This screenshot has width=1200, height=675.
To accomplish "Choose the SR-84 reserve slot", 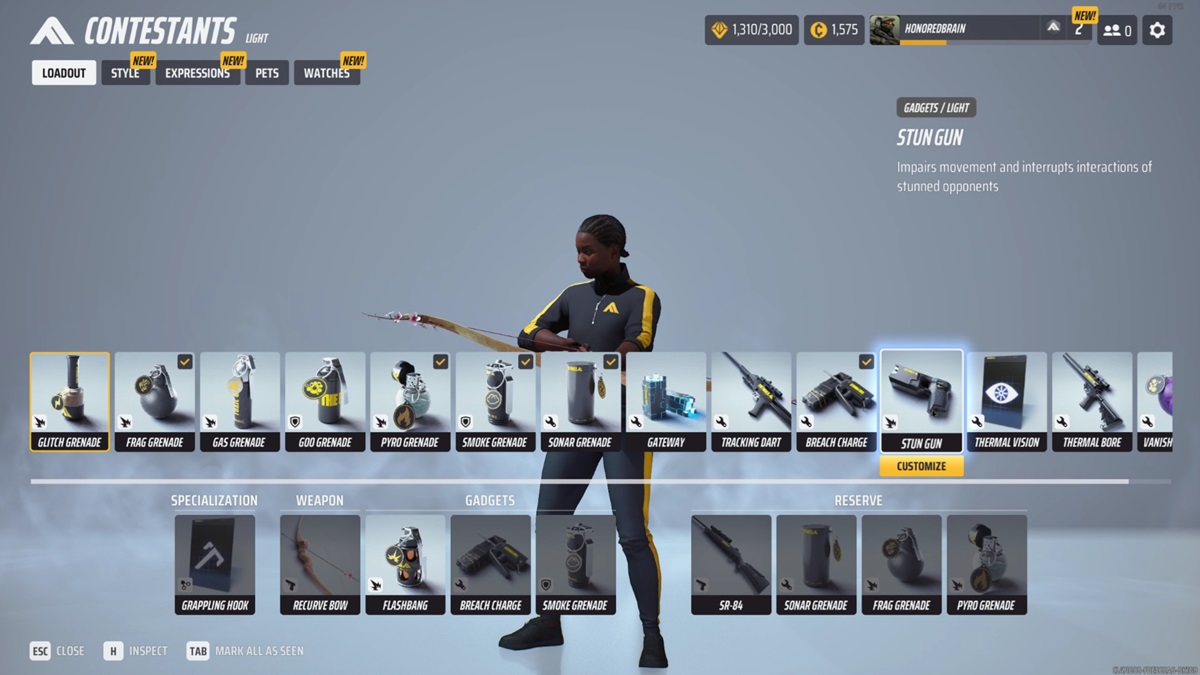I will 731,564.
